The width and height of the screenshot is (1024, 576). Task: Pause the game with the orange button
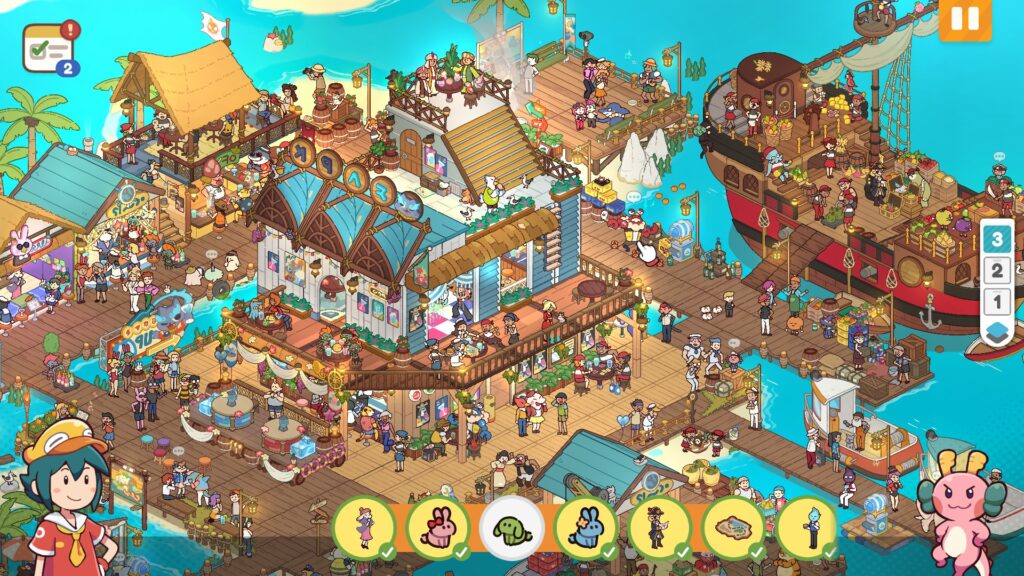964,19
